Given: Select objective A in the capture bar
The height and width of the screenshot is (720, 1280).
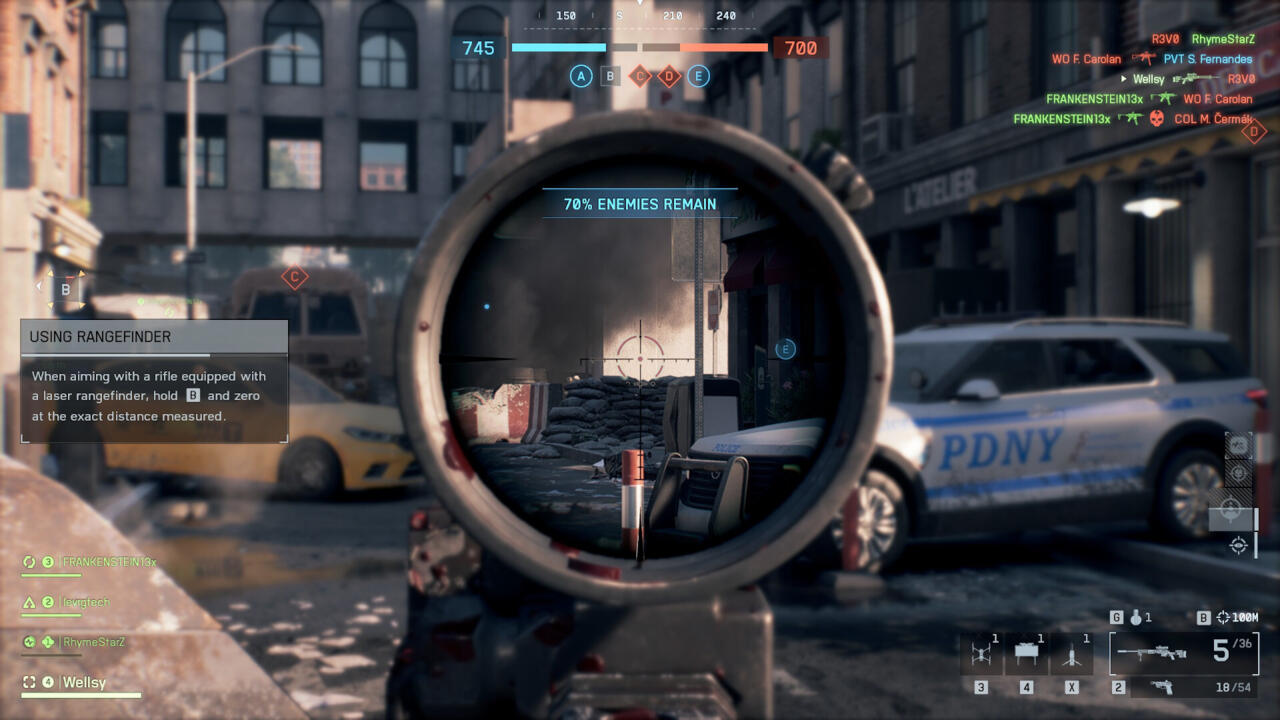Looking at the screenshot, I should coord(581,76).
